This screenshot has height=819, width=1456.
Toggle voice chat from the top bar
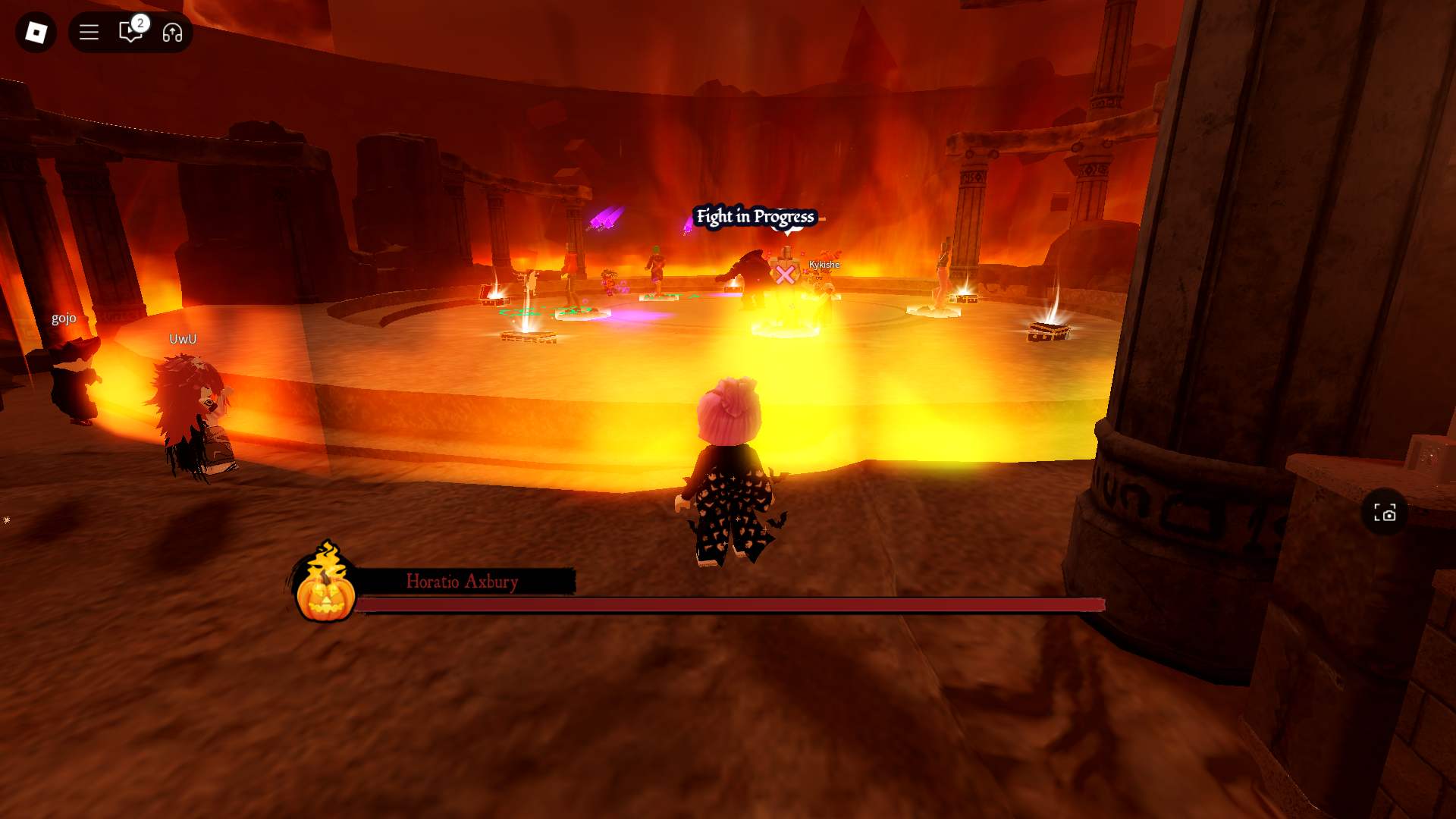point(173,33)
